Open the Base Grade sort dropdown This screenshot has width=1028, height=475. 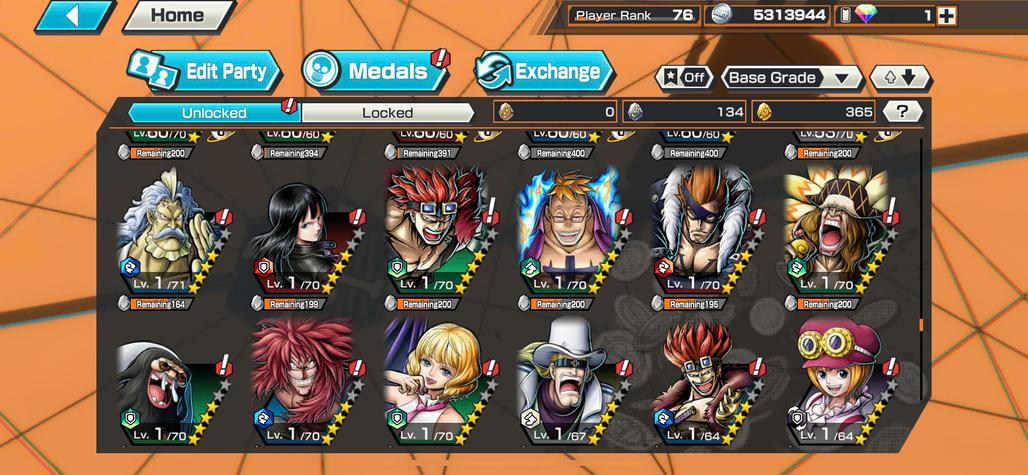tap(792, 78)
